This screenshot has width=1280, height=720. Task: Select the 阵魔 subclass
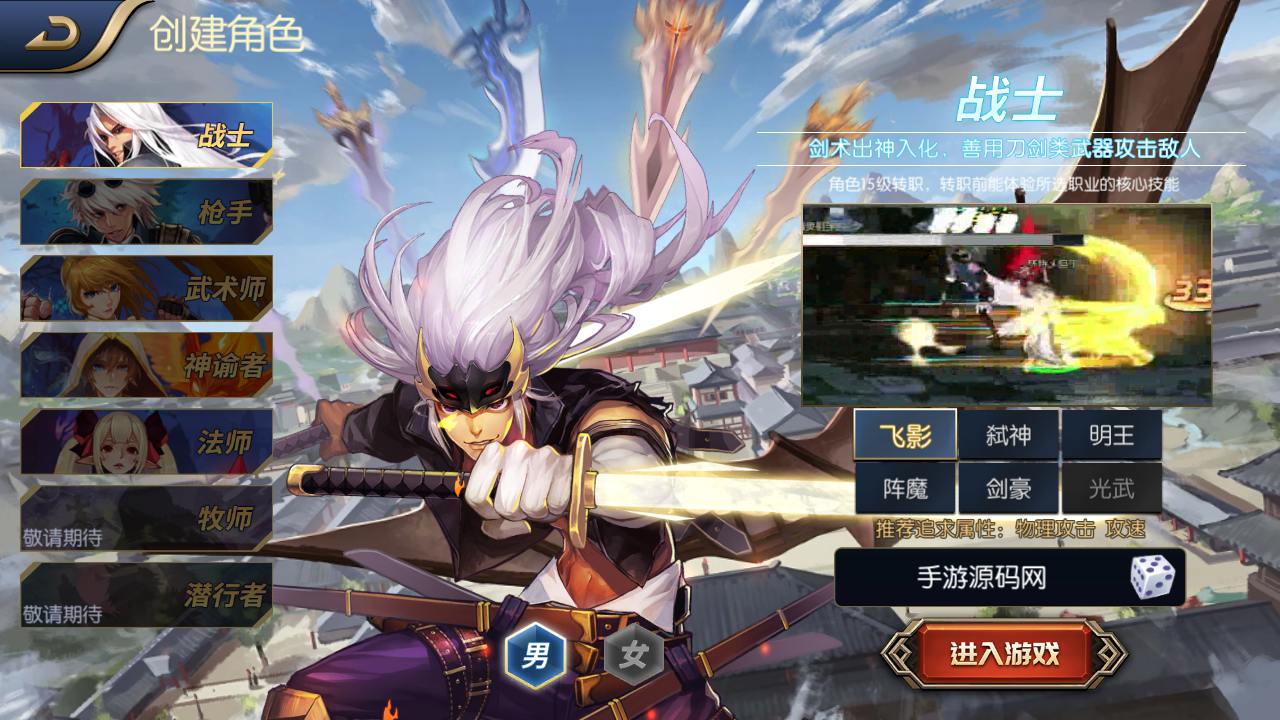[x=905, y=488]
